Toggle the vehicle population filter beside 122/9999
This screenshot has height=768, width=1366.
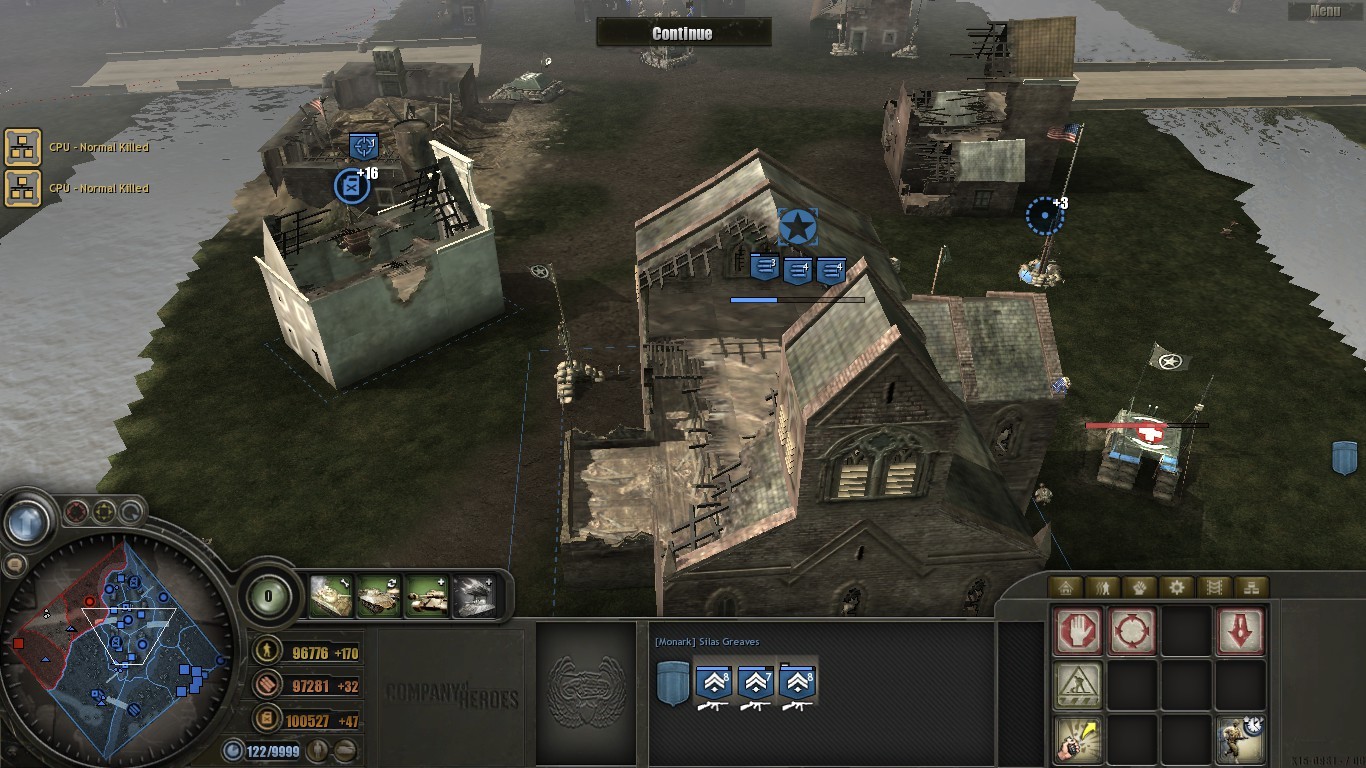(x=344, y=750)
